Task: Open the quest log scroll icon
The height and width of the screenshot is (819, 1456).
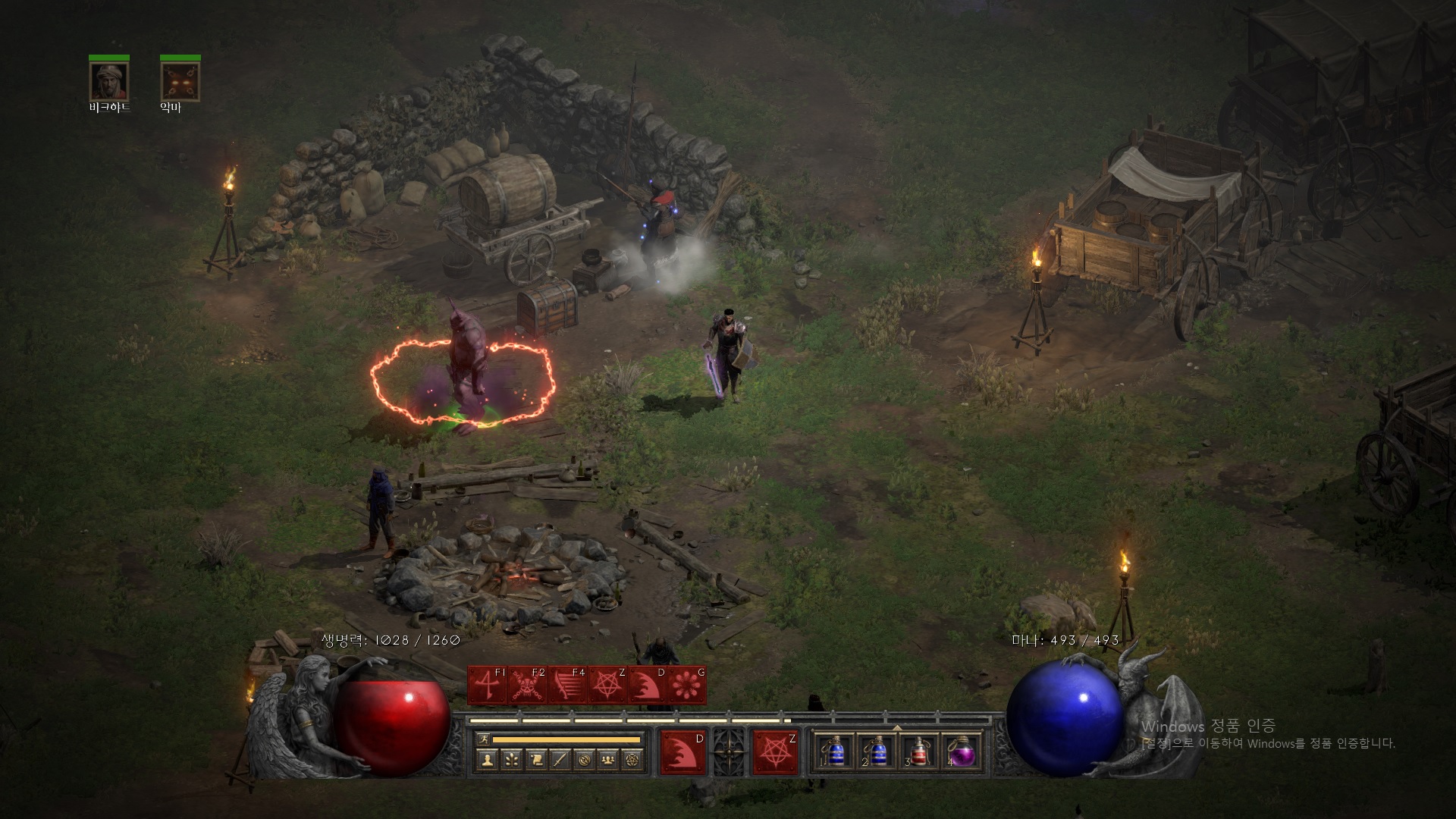Action: tap(536, 759)
